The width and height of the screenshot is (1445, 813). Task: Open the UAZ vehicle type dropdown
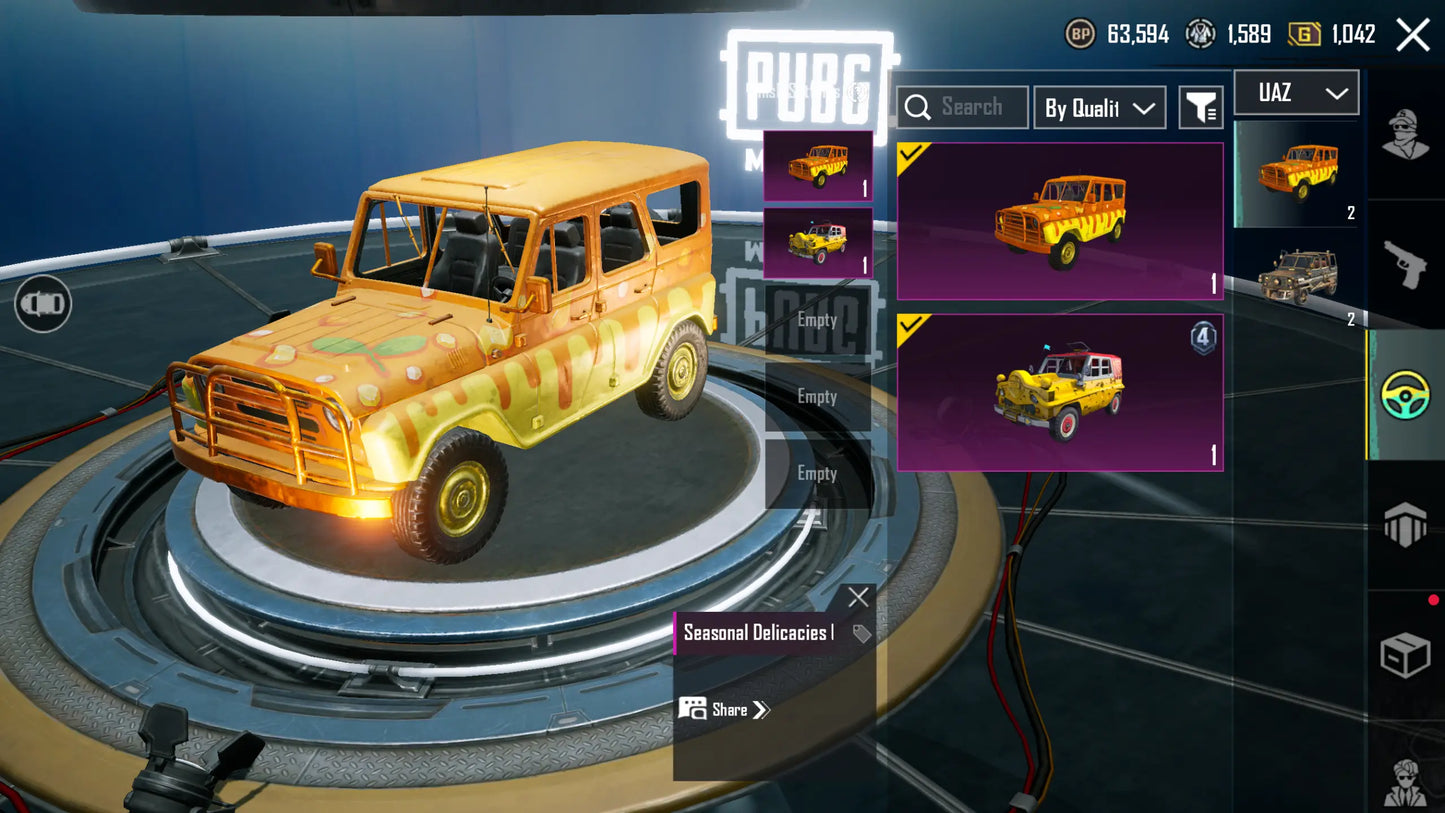[x=1296, y=93]
